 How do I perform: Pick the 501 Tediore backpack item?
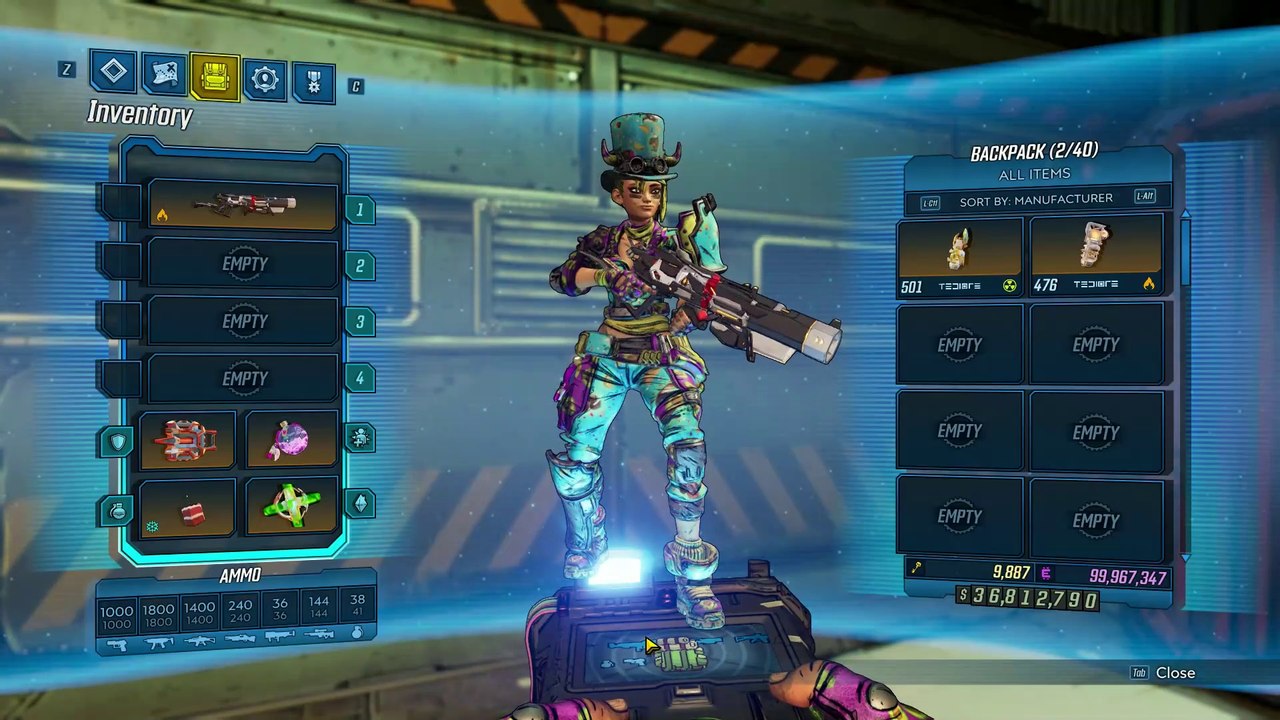[959, 257]
